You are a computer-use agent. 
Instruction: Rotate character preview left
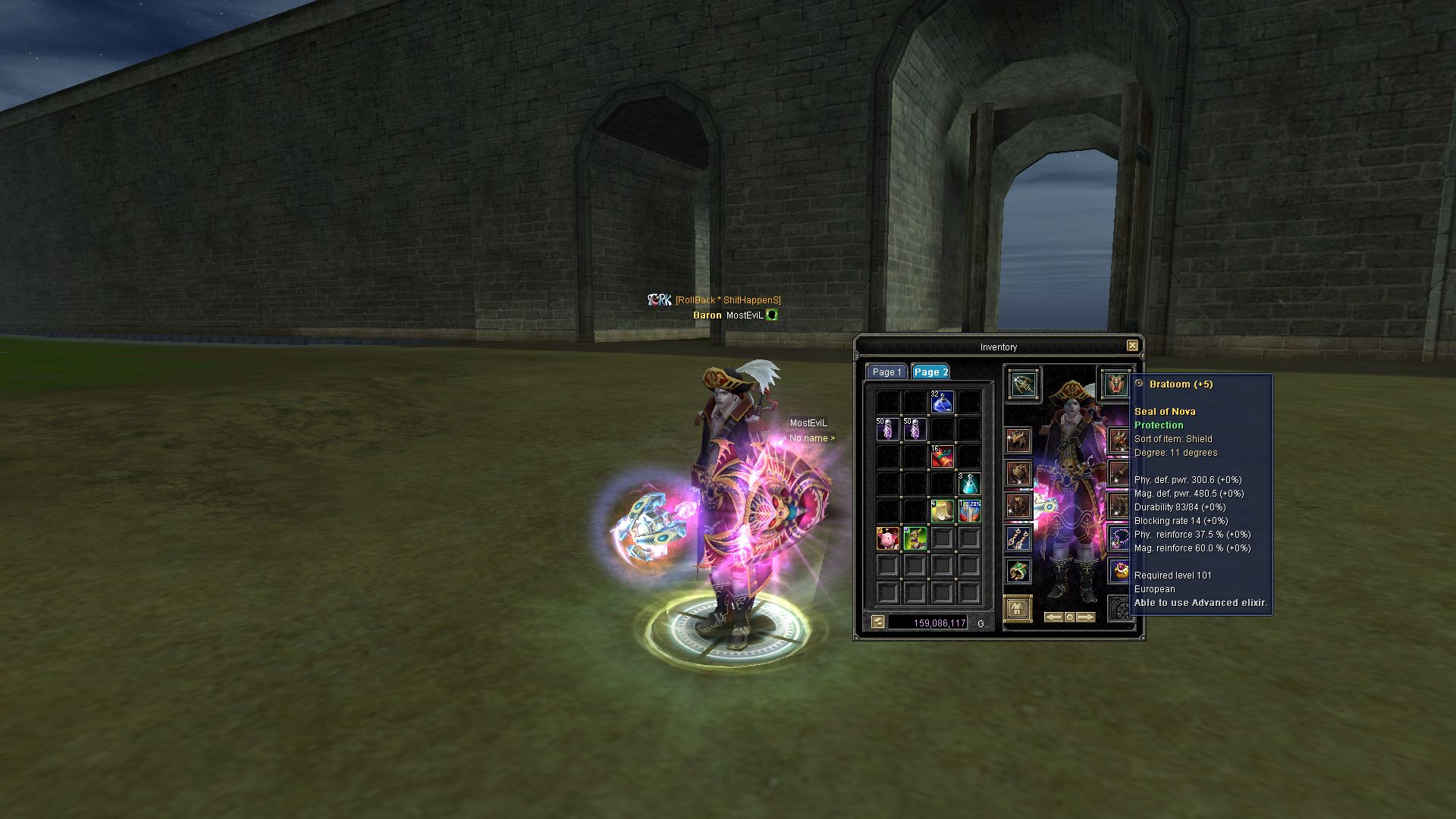coord(1053,617)
